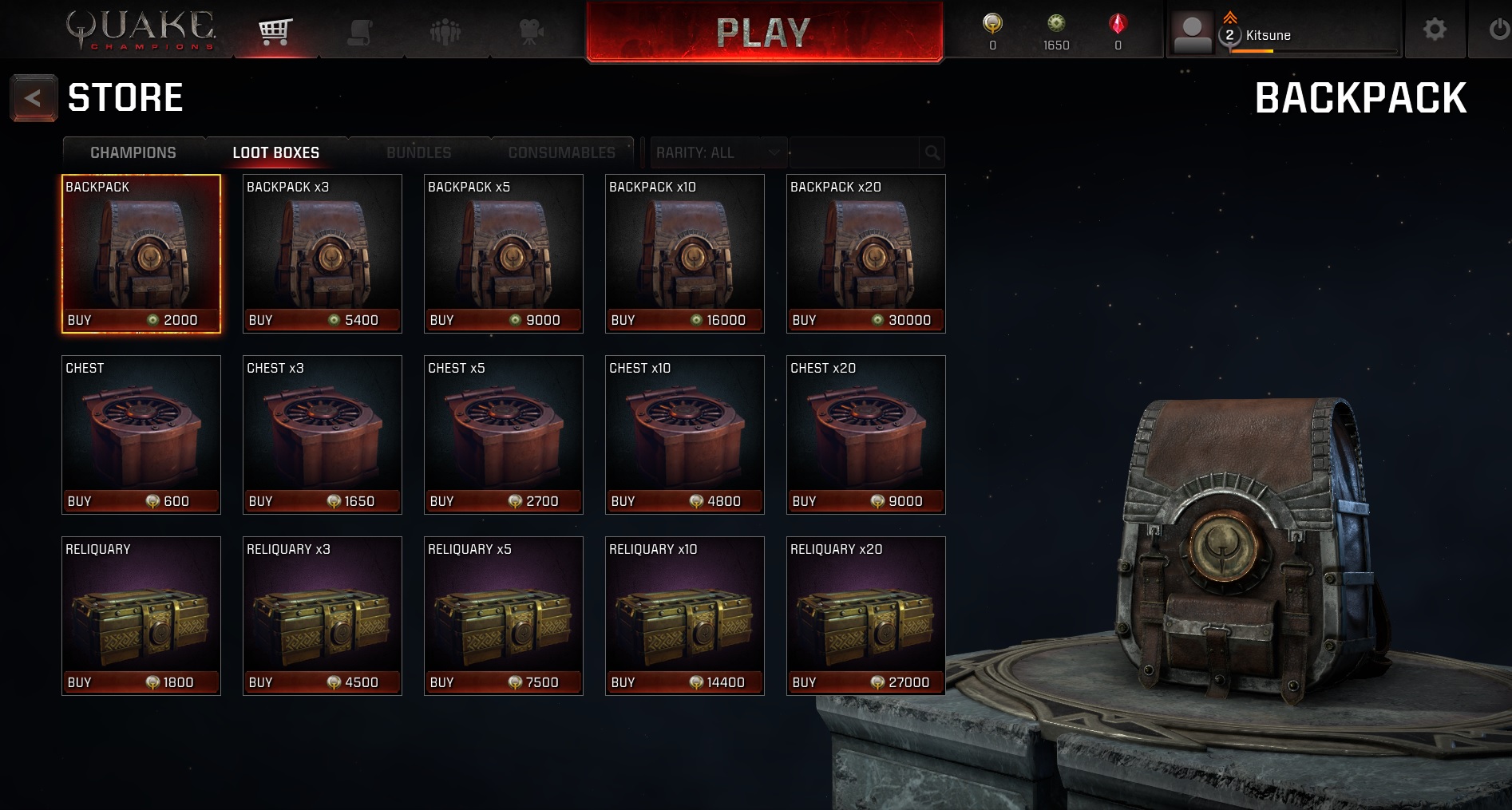
Task: Choose the Backpack x20 bundle tile
Action: point(865,253)
